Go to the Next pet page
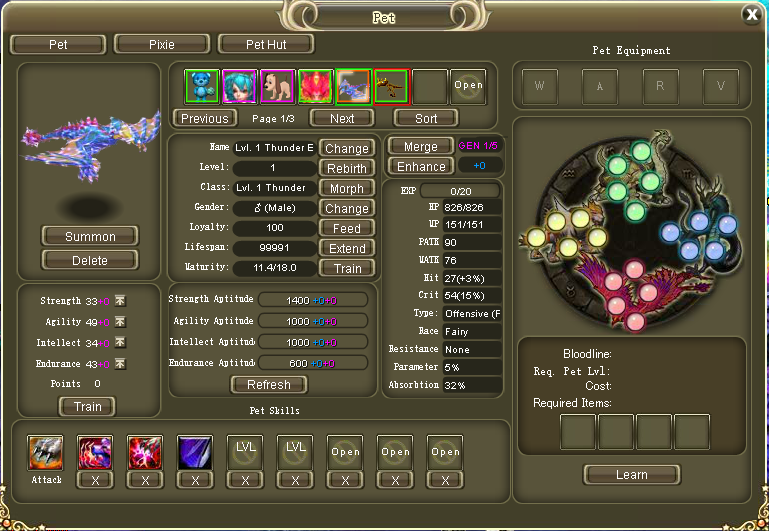769x531 pixels. (x=342, y=118)
